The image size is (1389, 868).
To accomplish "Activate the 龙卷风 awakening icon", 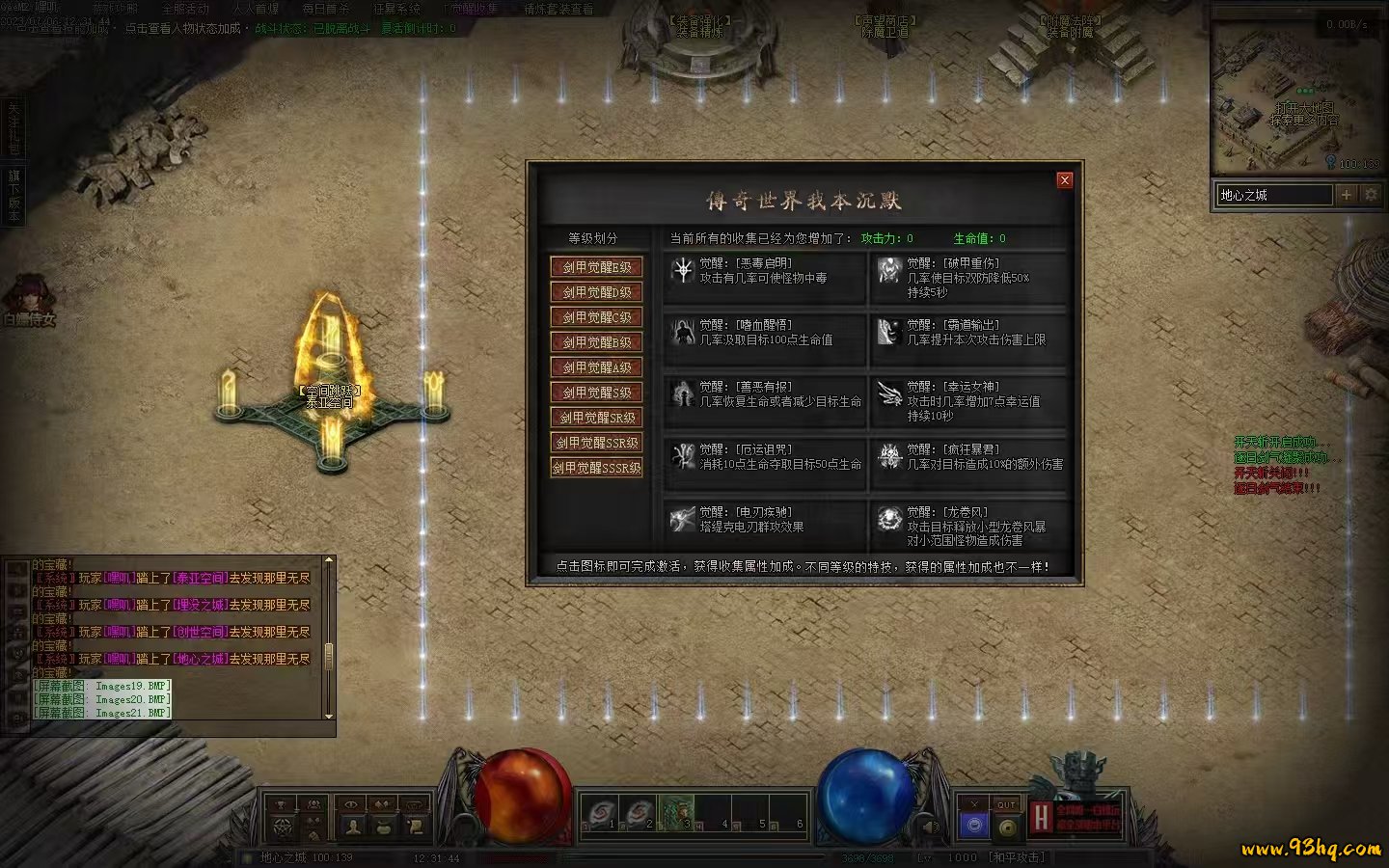I will coord(889,519).
